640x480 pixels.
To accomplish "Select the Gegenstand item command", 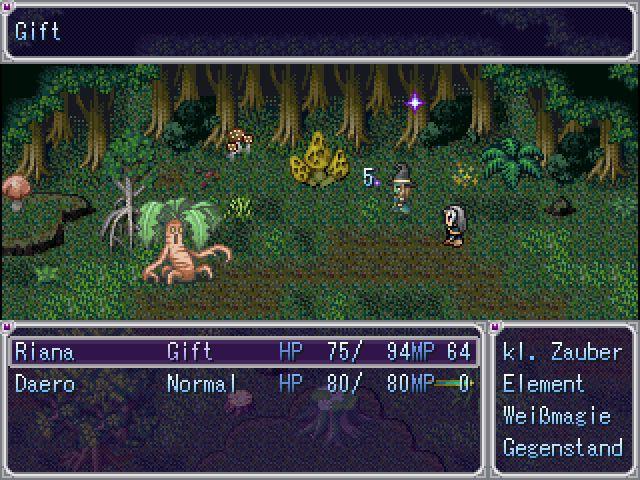I will 562,448.
